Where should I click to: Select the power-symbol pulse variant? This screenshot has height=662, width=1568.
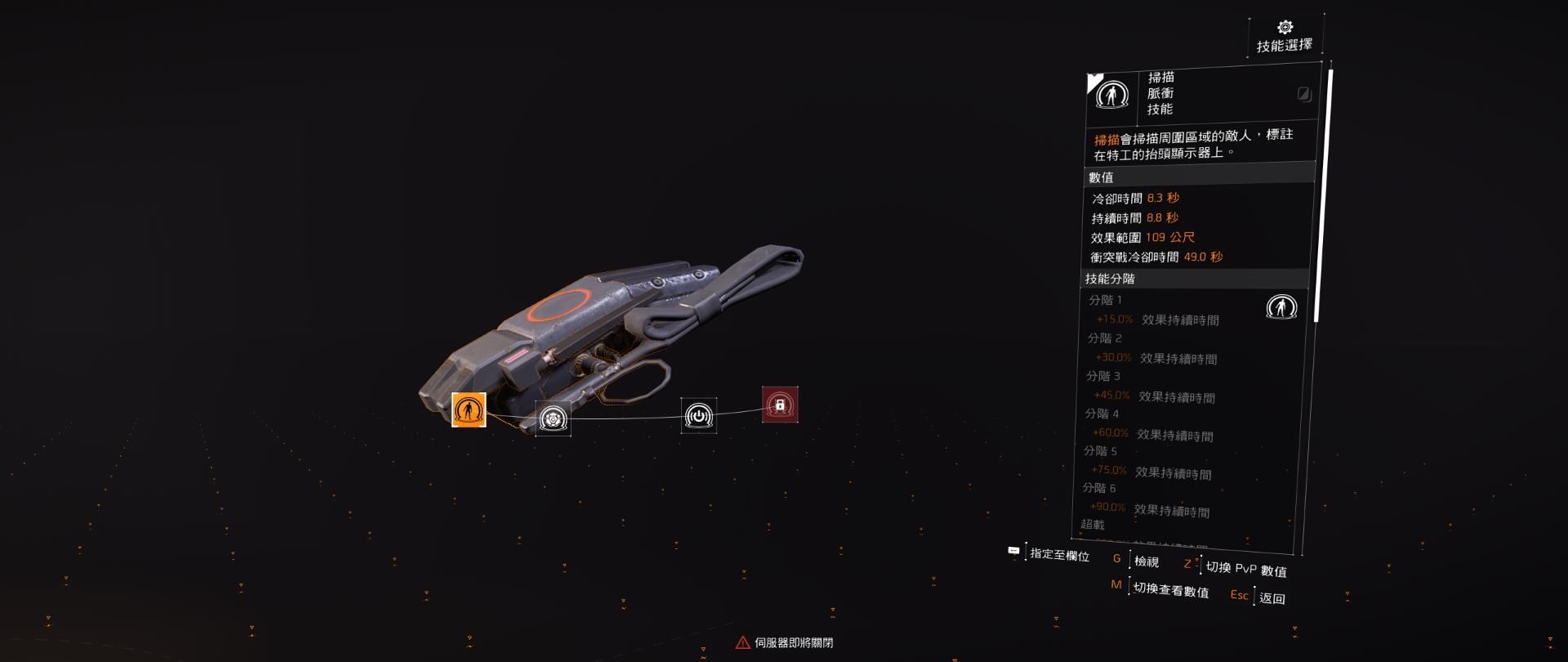coord(699,415)
